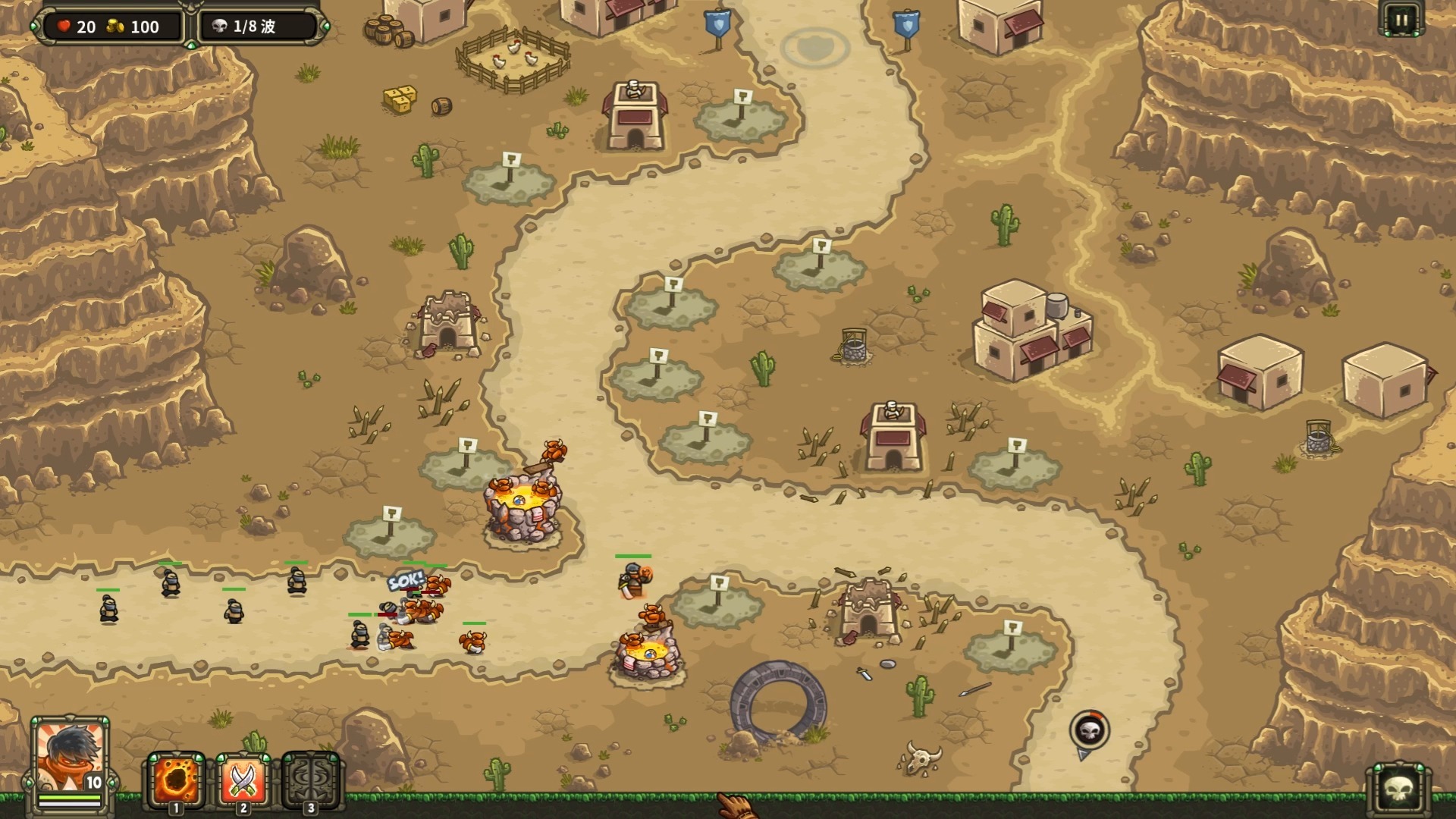Activate the Rain of Fire meteor ability

(x=175, y=780)
